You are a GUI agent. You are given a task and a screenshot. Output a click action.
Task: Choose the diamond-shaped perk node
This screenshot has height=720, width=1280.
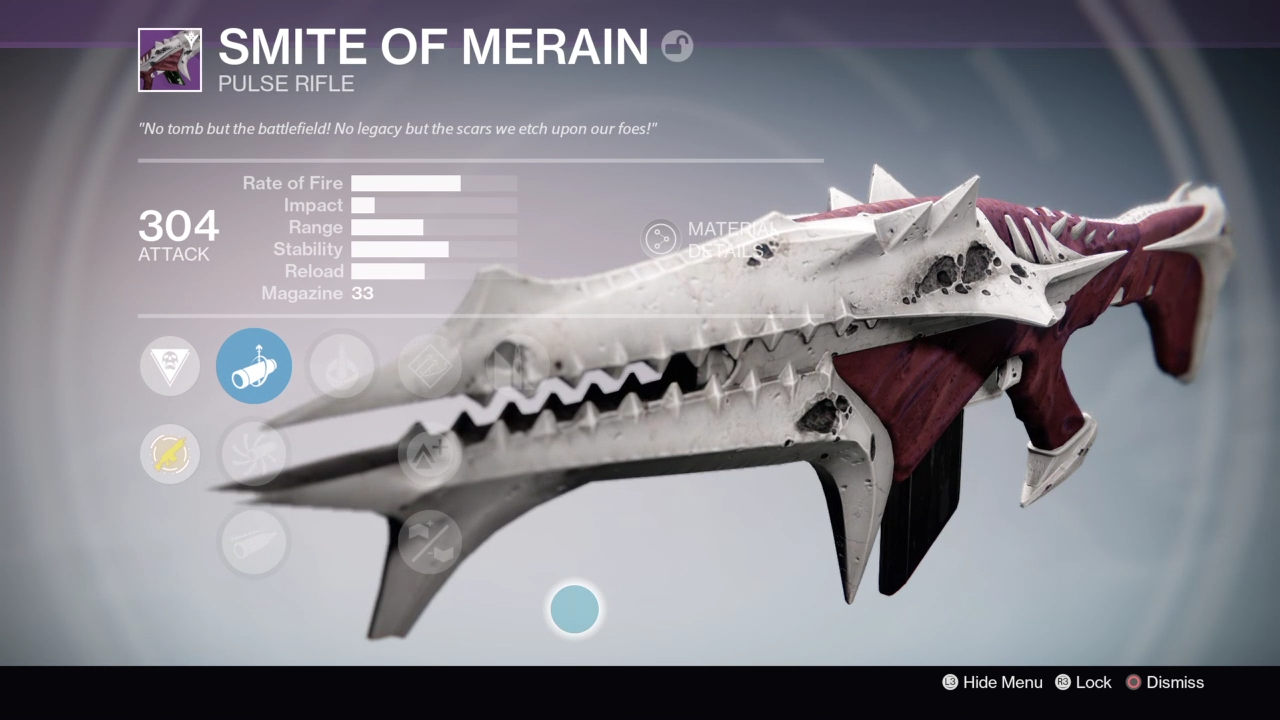click(430, 366)
